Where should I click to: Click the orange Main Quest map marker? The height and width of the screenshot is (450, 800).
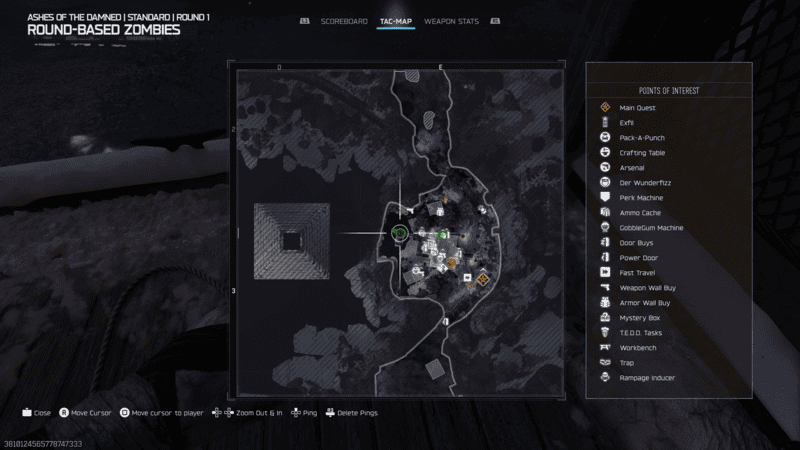482,279
